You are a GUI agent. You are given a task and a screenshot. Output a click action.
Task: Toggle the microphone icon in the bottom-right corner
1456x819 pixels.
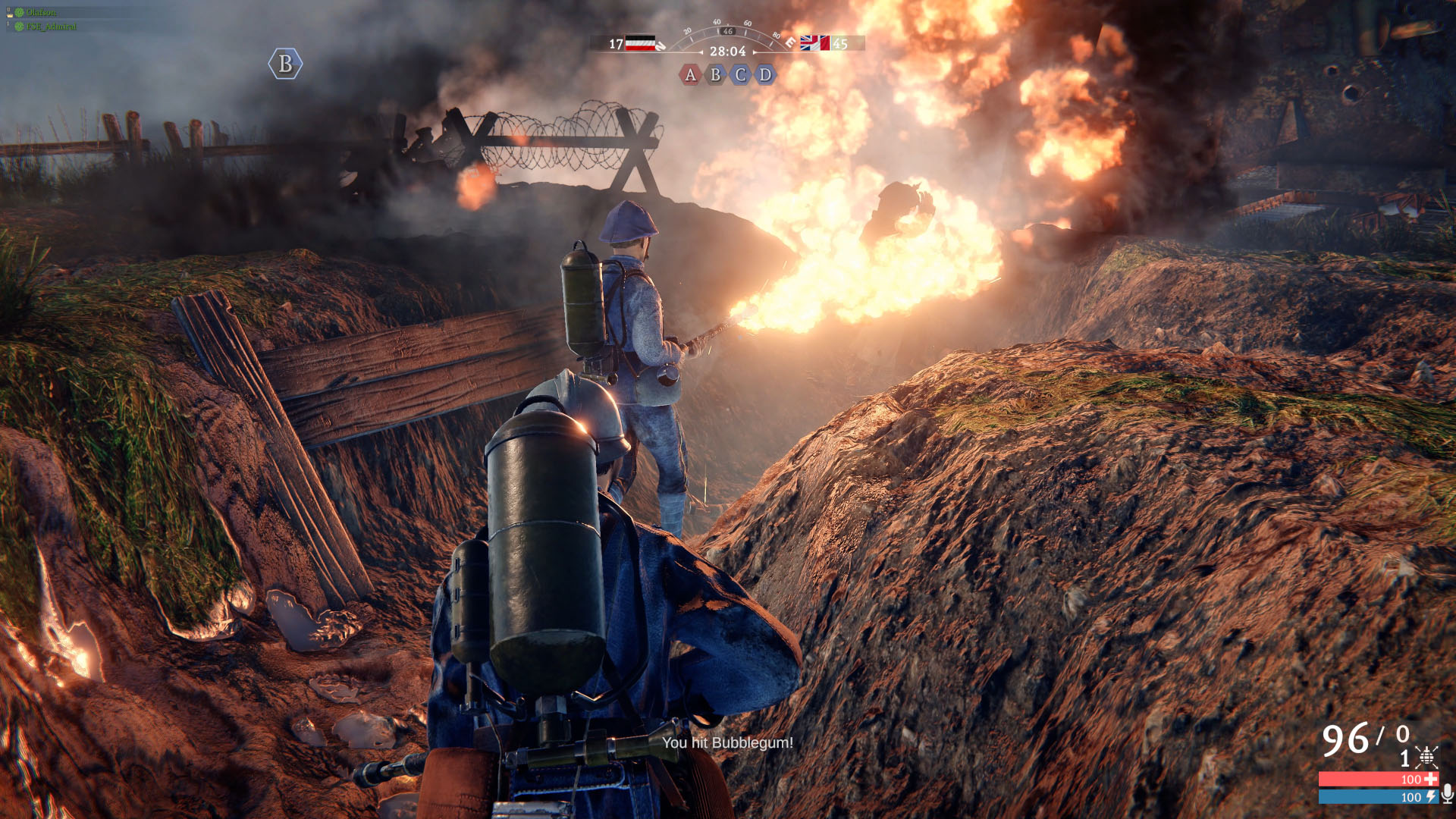coord(1447,795)
